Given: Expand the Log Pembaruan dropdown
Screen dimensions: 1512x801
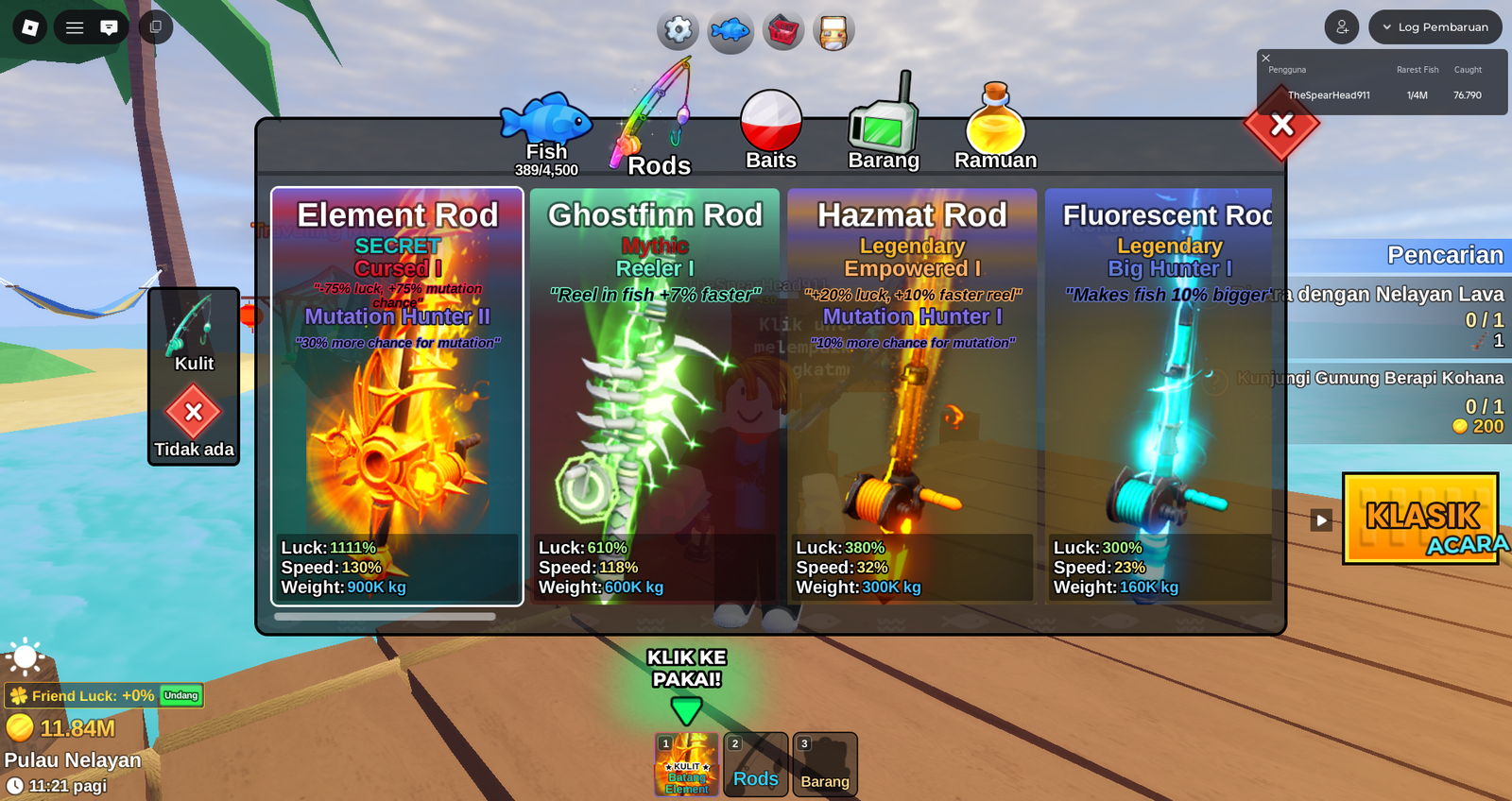Looking at the screenshot, I should pyautogui.click(x=1435, y=27).
